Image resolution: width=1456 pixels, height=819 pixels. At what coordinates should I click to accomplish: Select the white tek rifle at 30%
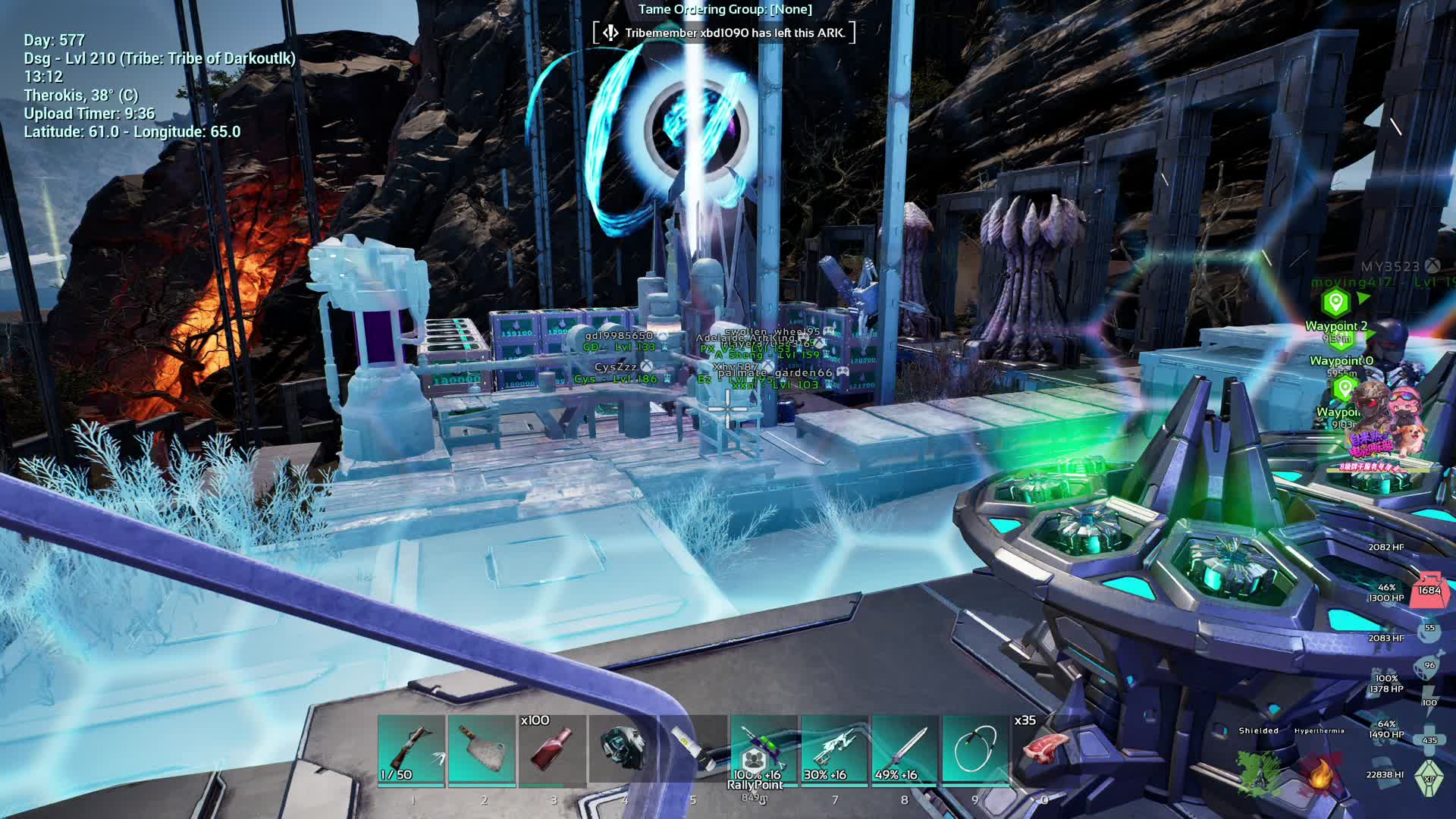click(835, 749)
